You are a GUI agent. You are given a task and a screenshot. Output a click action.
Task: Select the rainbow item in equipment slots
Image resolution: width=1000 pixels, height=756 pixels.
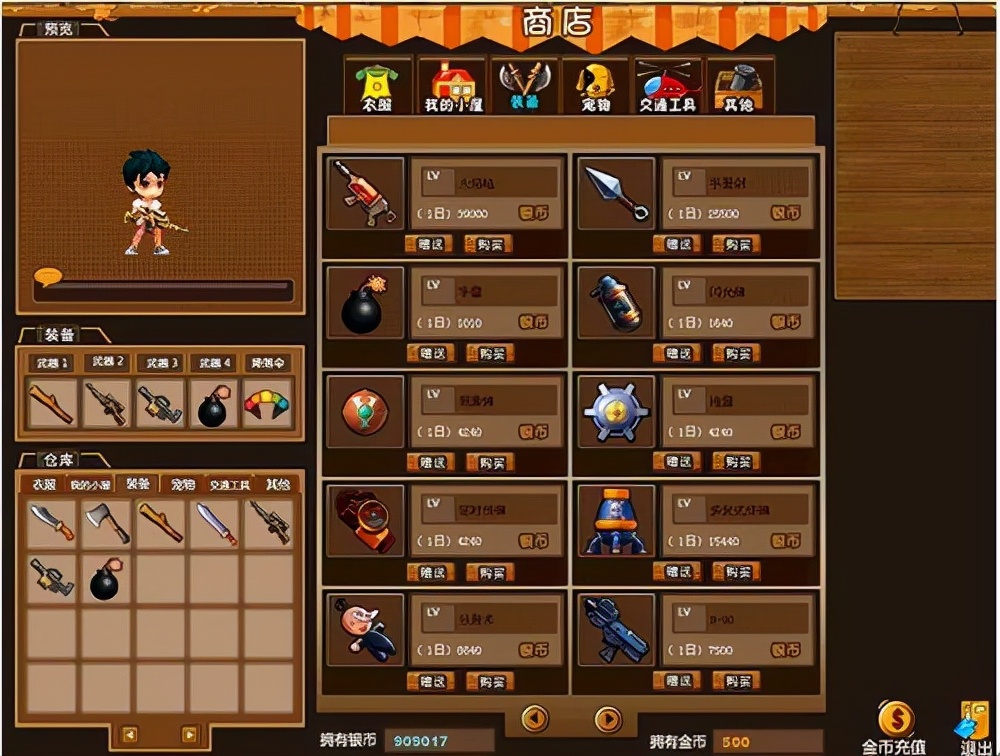click(266, 403)
